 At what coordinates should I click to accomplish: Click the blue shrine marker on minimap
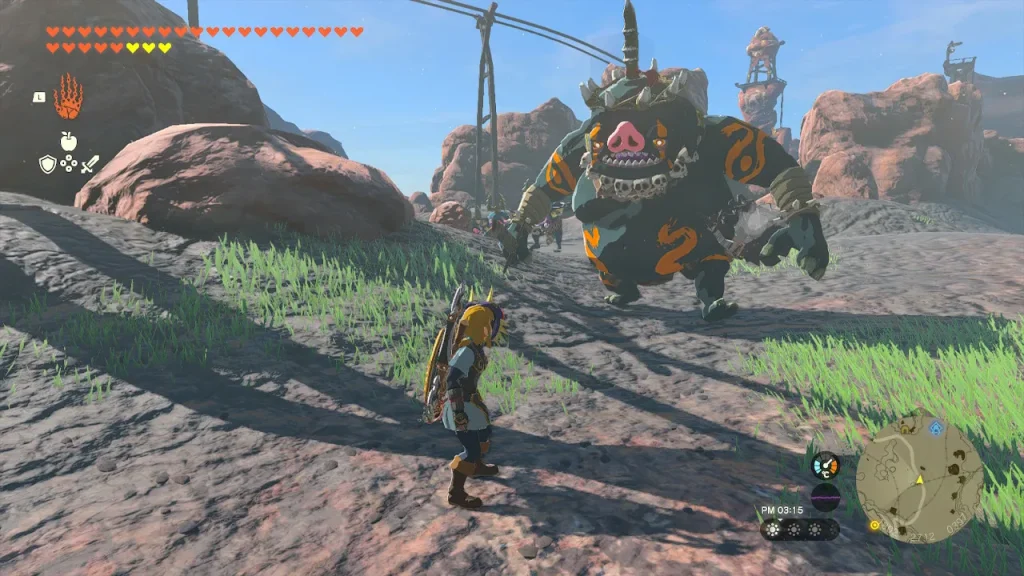tap(935, 428)
